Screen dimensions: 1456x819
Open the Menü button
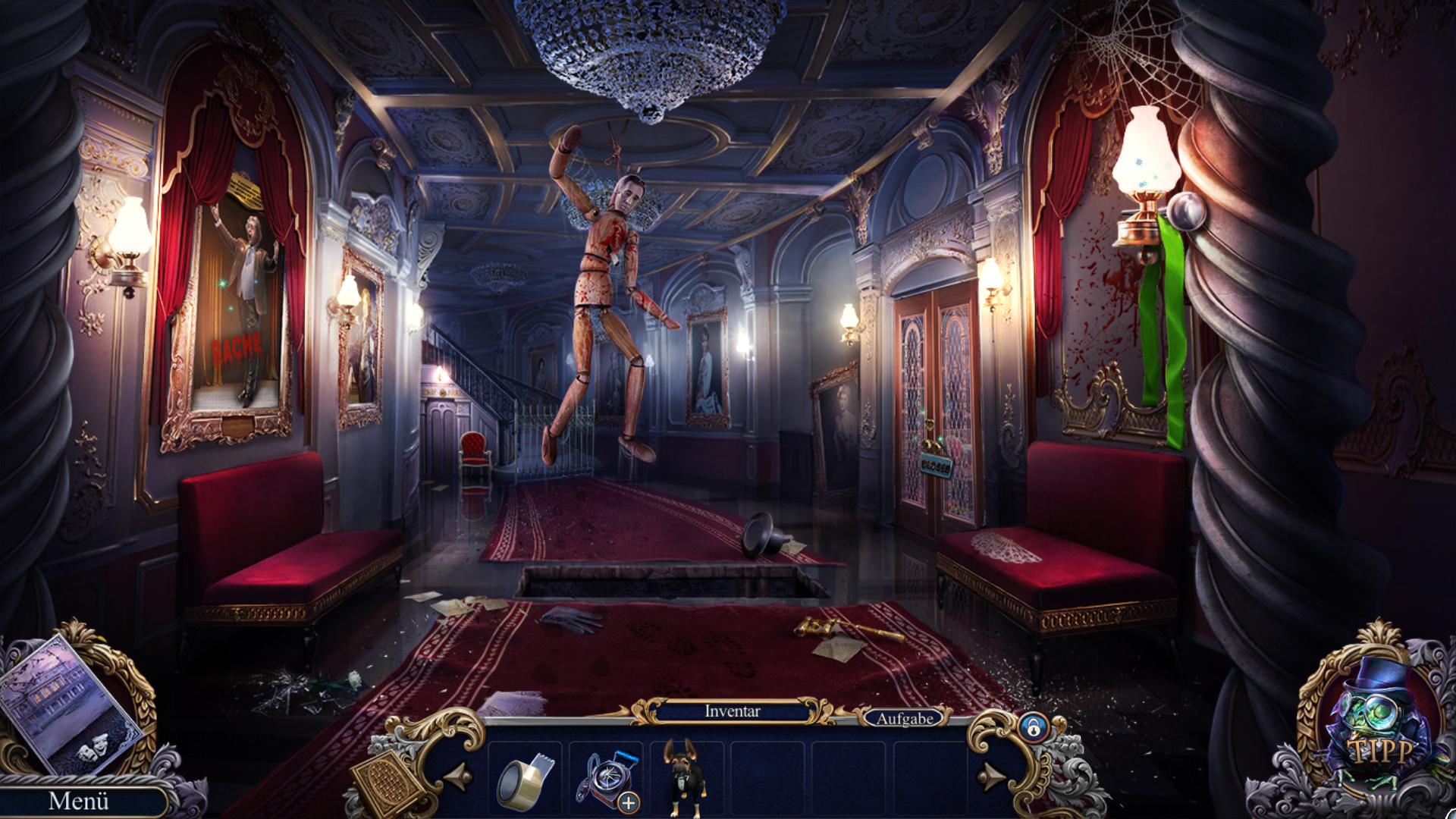coord(79,801)
